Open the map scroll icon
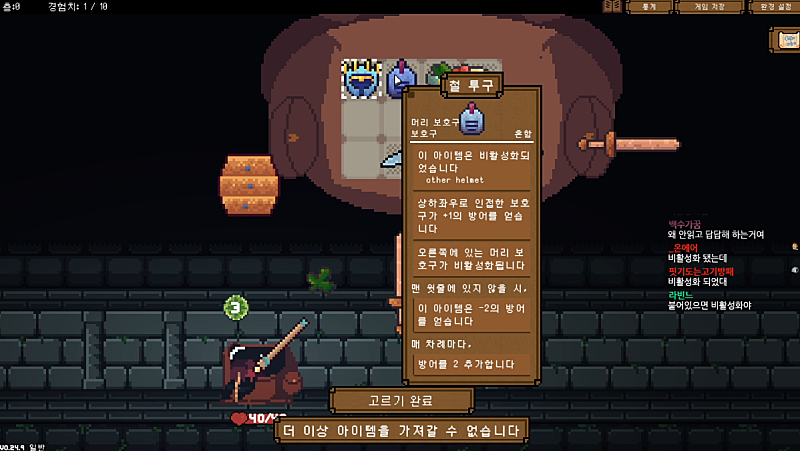Viewport: 800px width, 451px height. pos(785,40)
